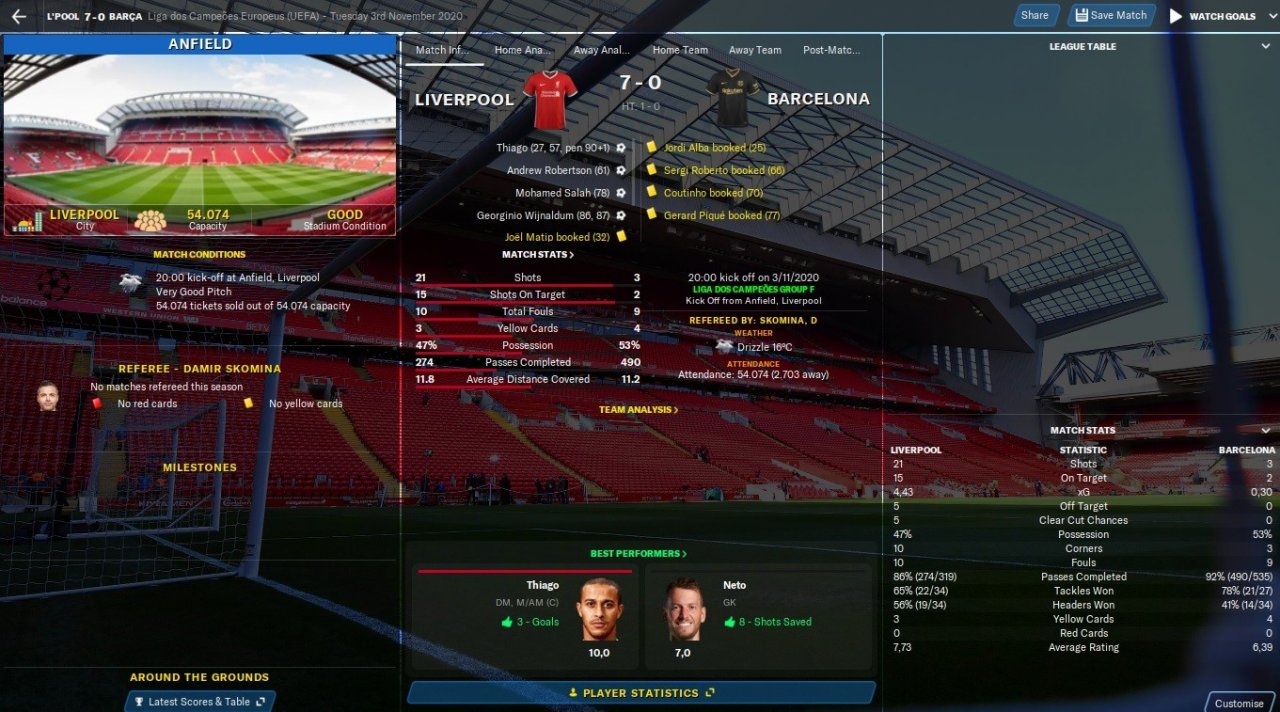The height and width of the screenshot is (712, 1280).
Task: Go back with the arrow button
Action: (x=18, y=16)
